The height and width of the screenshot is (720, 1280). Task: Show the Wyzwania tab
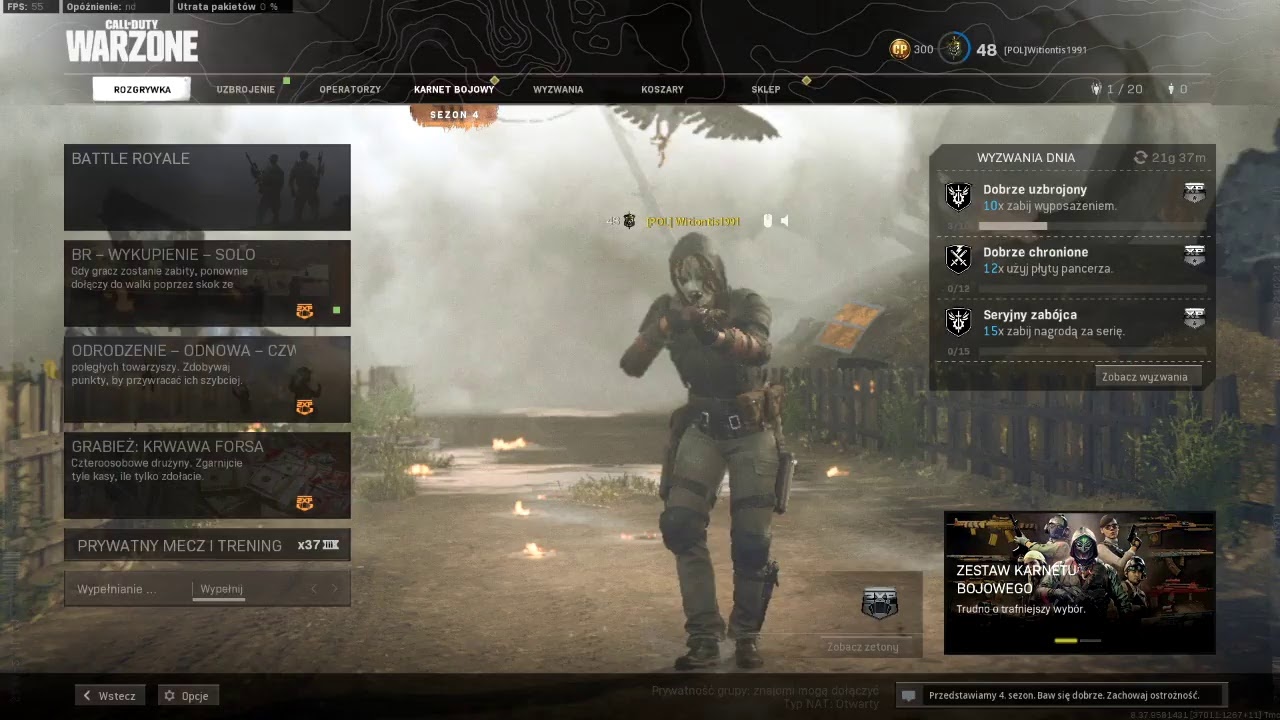(558, 89)
